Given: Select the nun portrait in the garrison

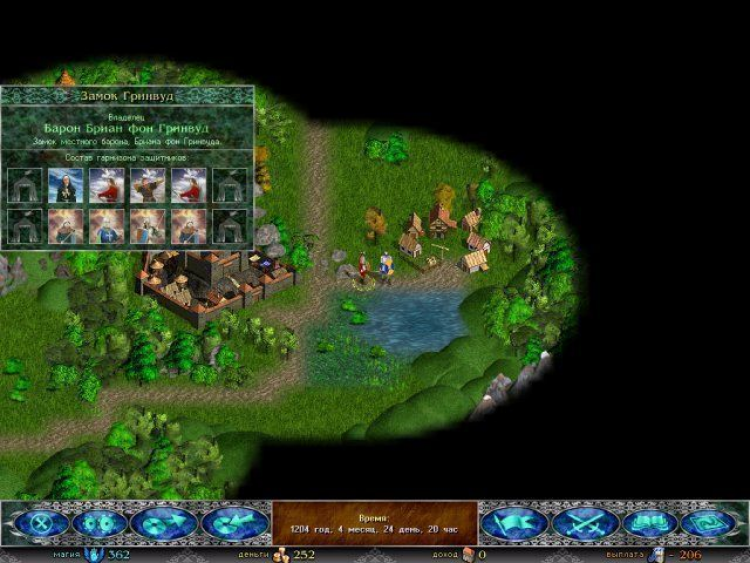Looking at the screenshot, I should coord(66,185).
